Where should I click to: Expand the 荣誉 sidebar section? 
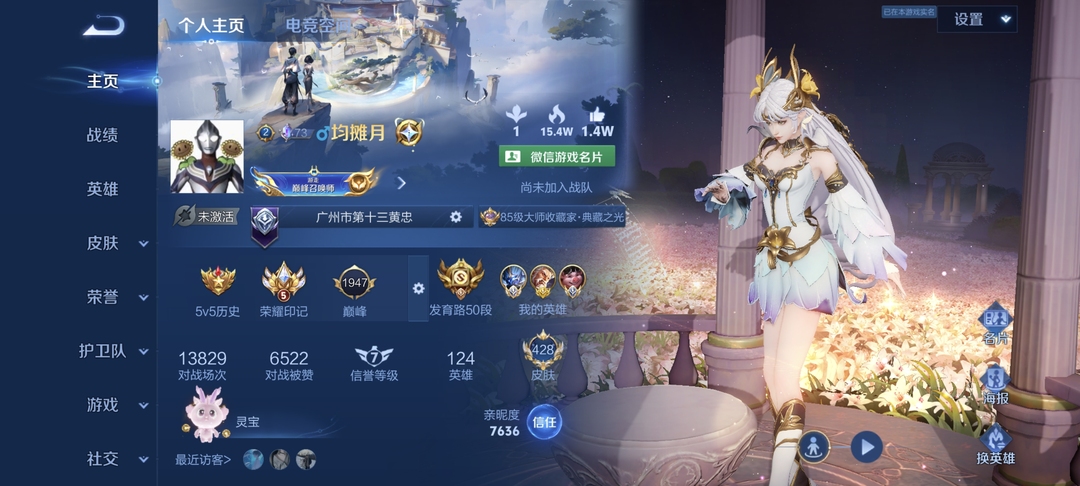coord(110,297)
